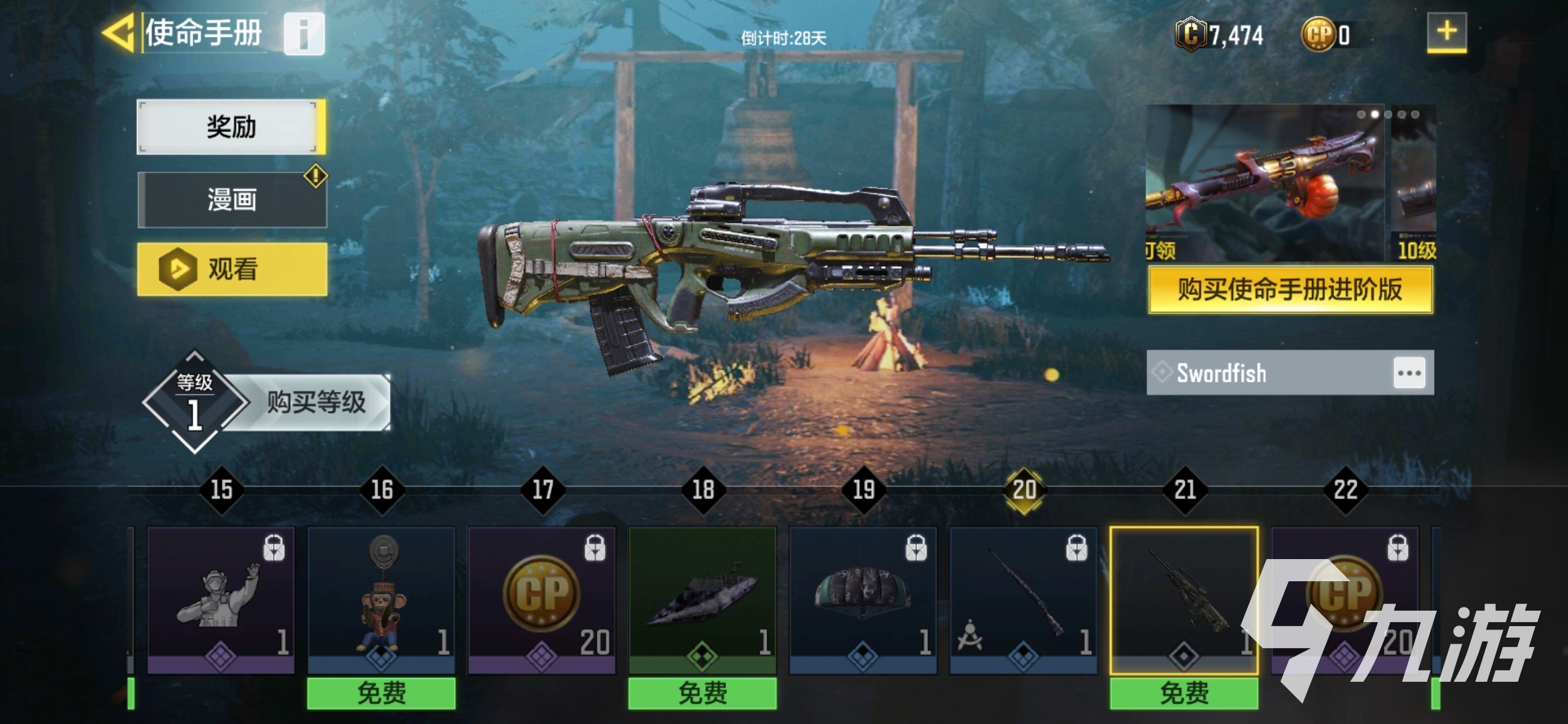Switch to the 漫画 comics tab
The width and height of the screenshot is (1568, 724).
[x=232, y=200]
